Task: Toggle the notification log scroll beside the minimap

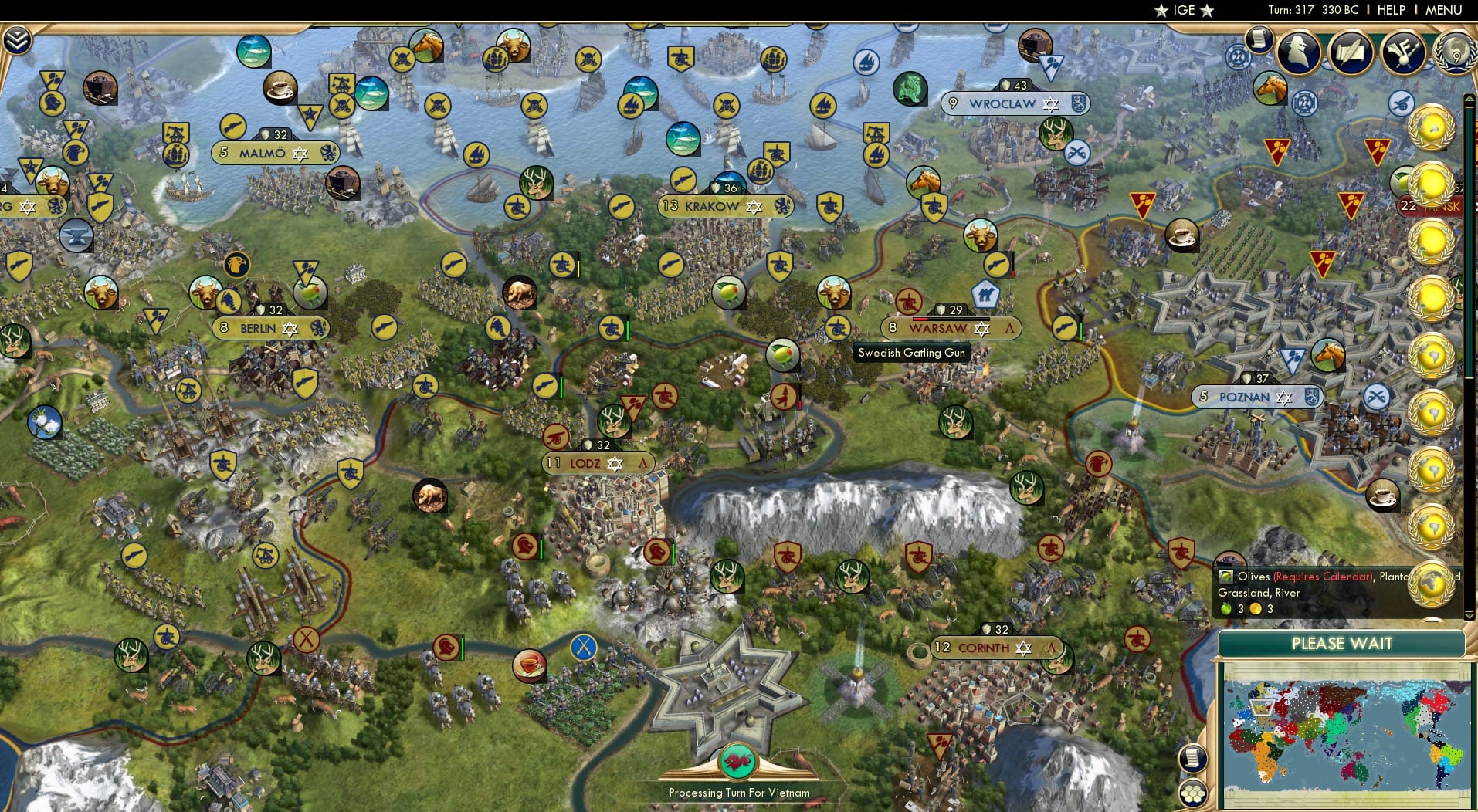Action: 1193,759
